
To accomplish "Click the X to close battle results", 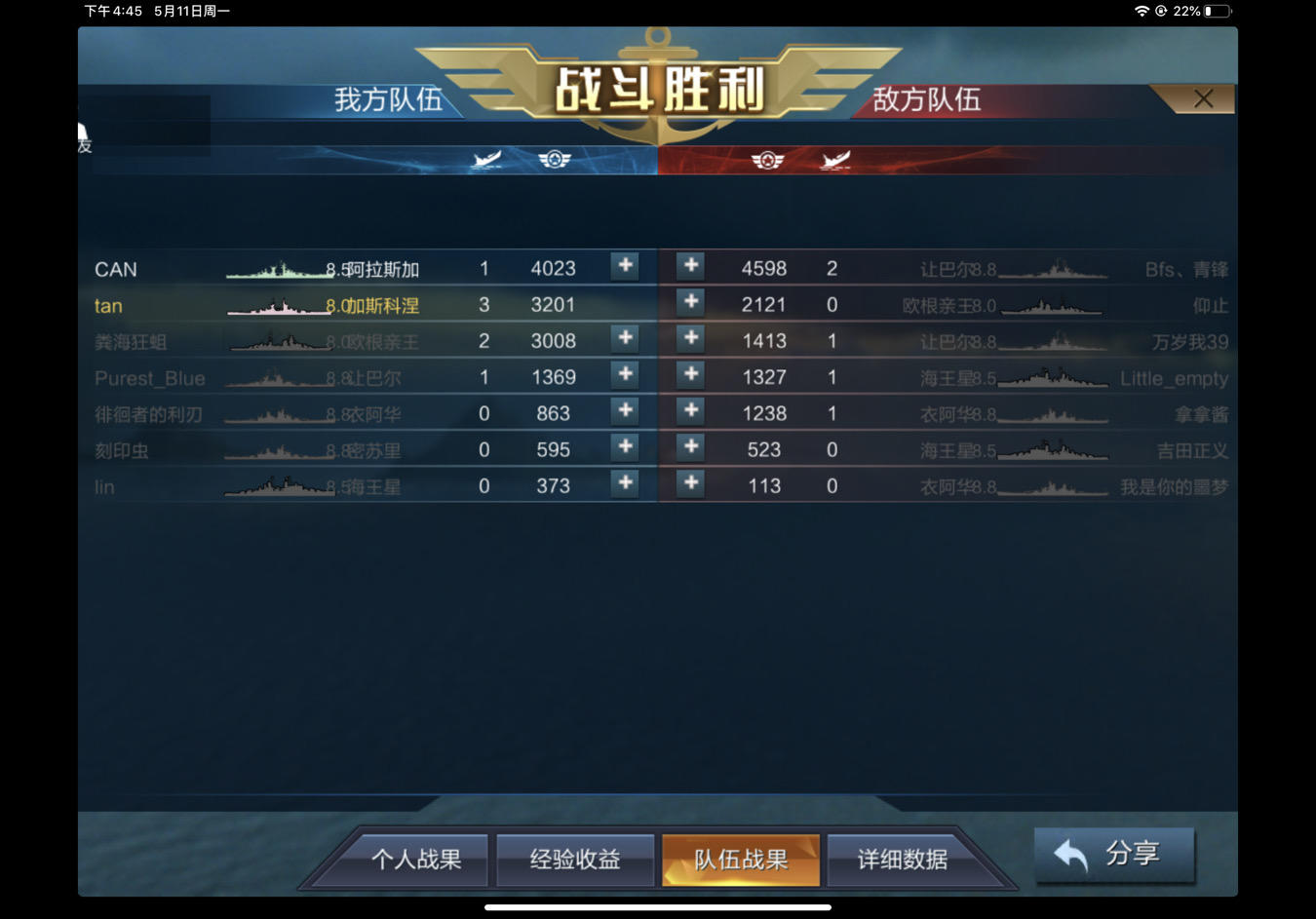I will pos(1202,98).
